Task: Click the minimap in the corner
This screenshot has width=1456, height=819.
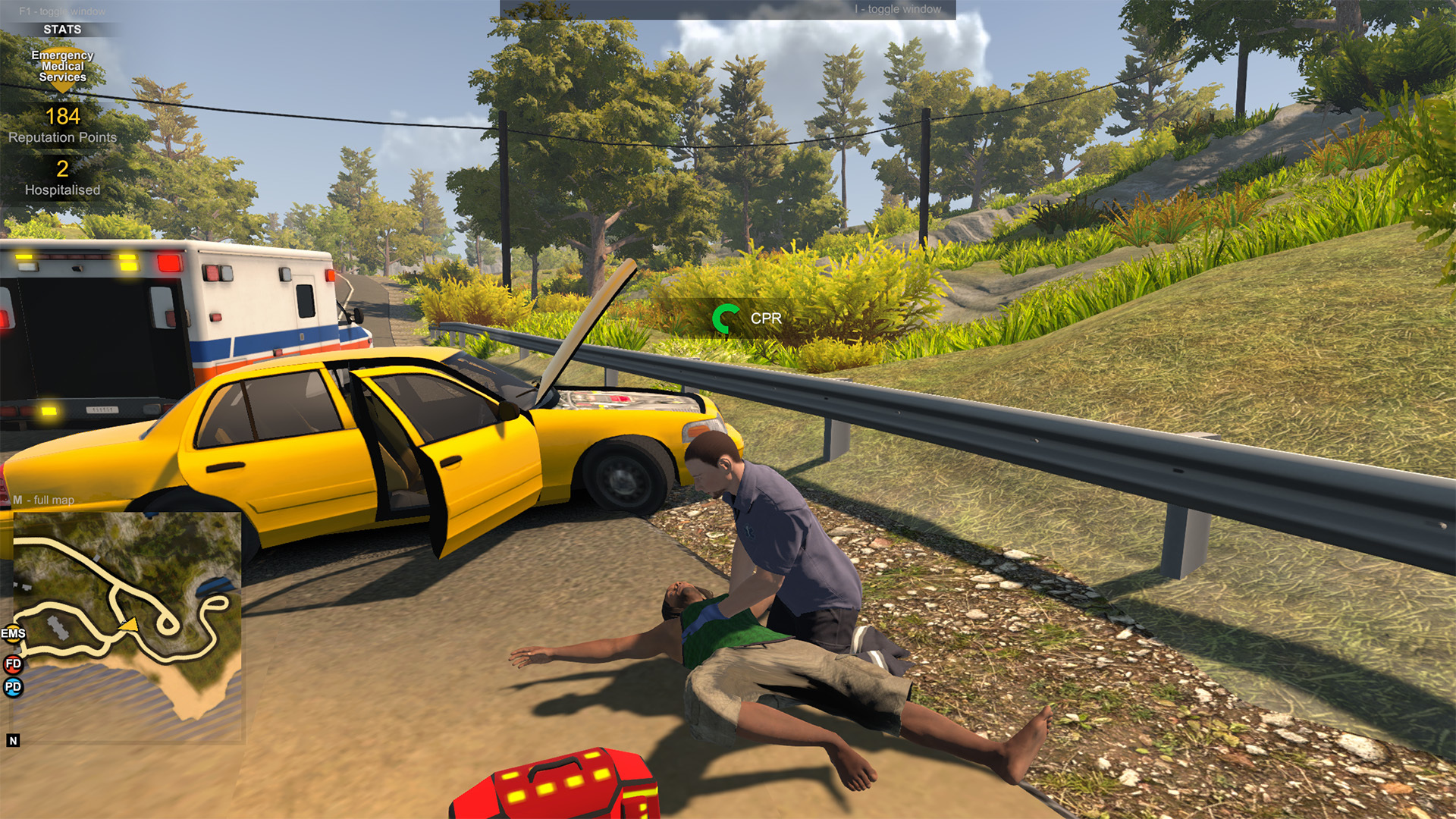Action: pos(127,626)
